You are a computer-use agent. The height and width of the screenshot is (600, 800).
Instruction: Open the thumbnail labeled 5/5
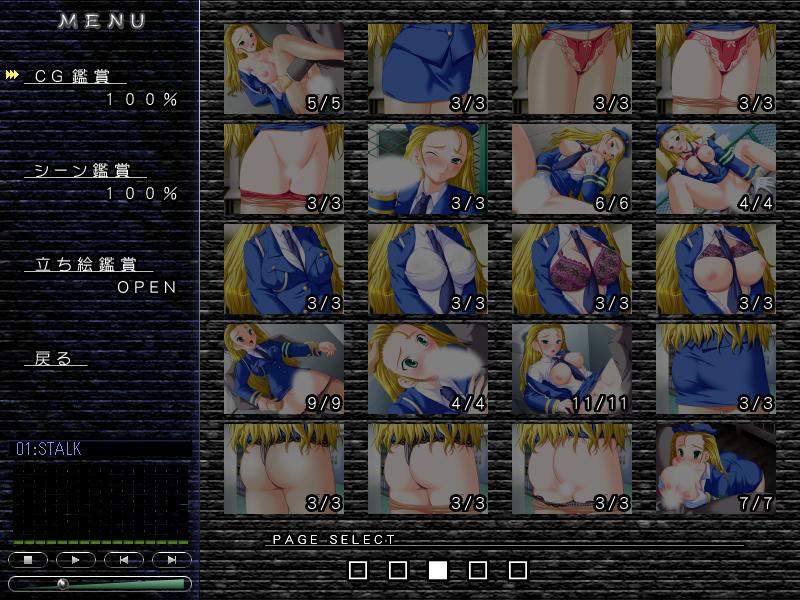coord(284,69)
